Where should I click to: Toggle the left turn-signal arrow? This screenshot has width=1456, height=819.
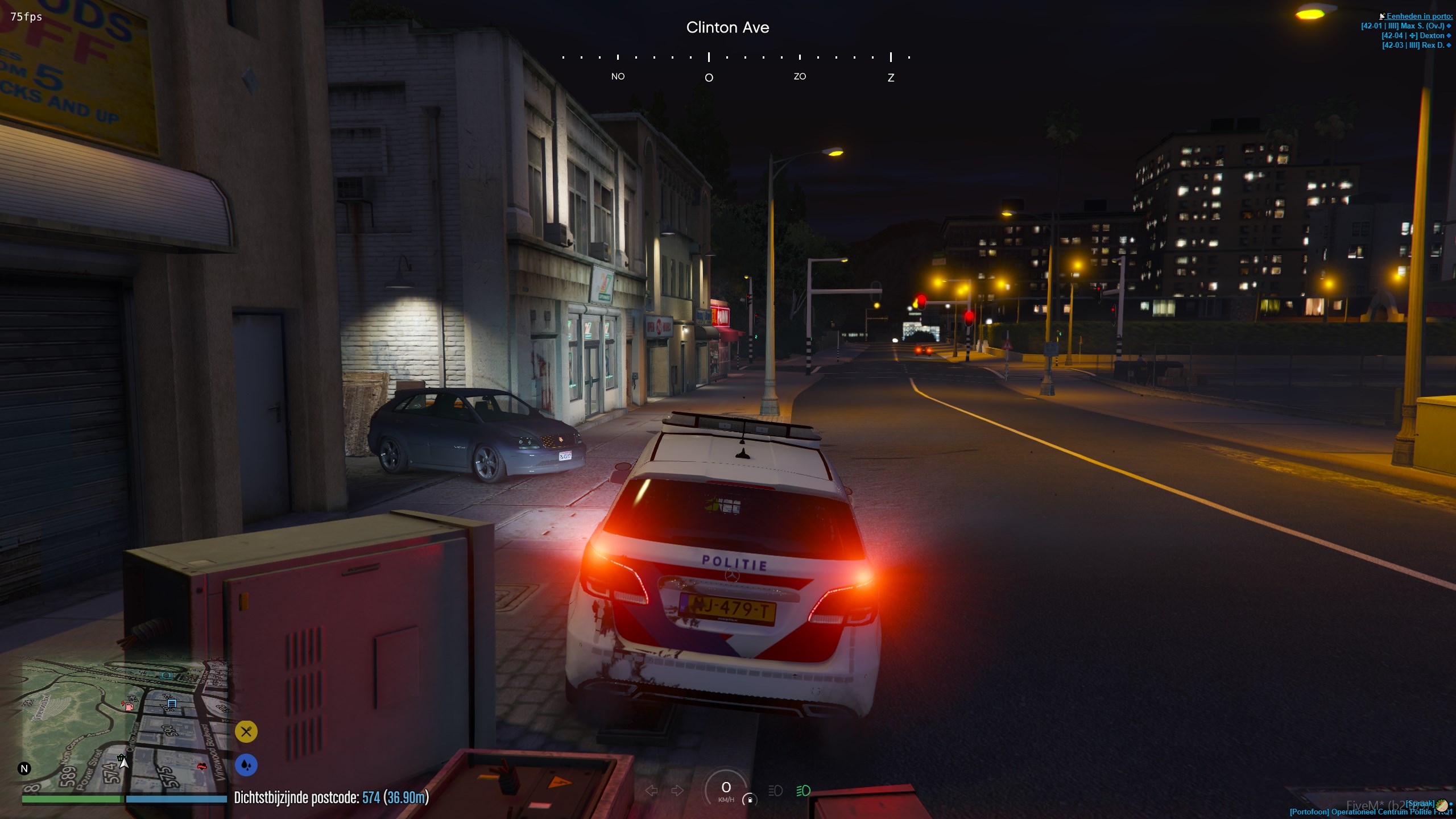coord(652,791)
